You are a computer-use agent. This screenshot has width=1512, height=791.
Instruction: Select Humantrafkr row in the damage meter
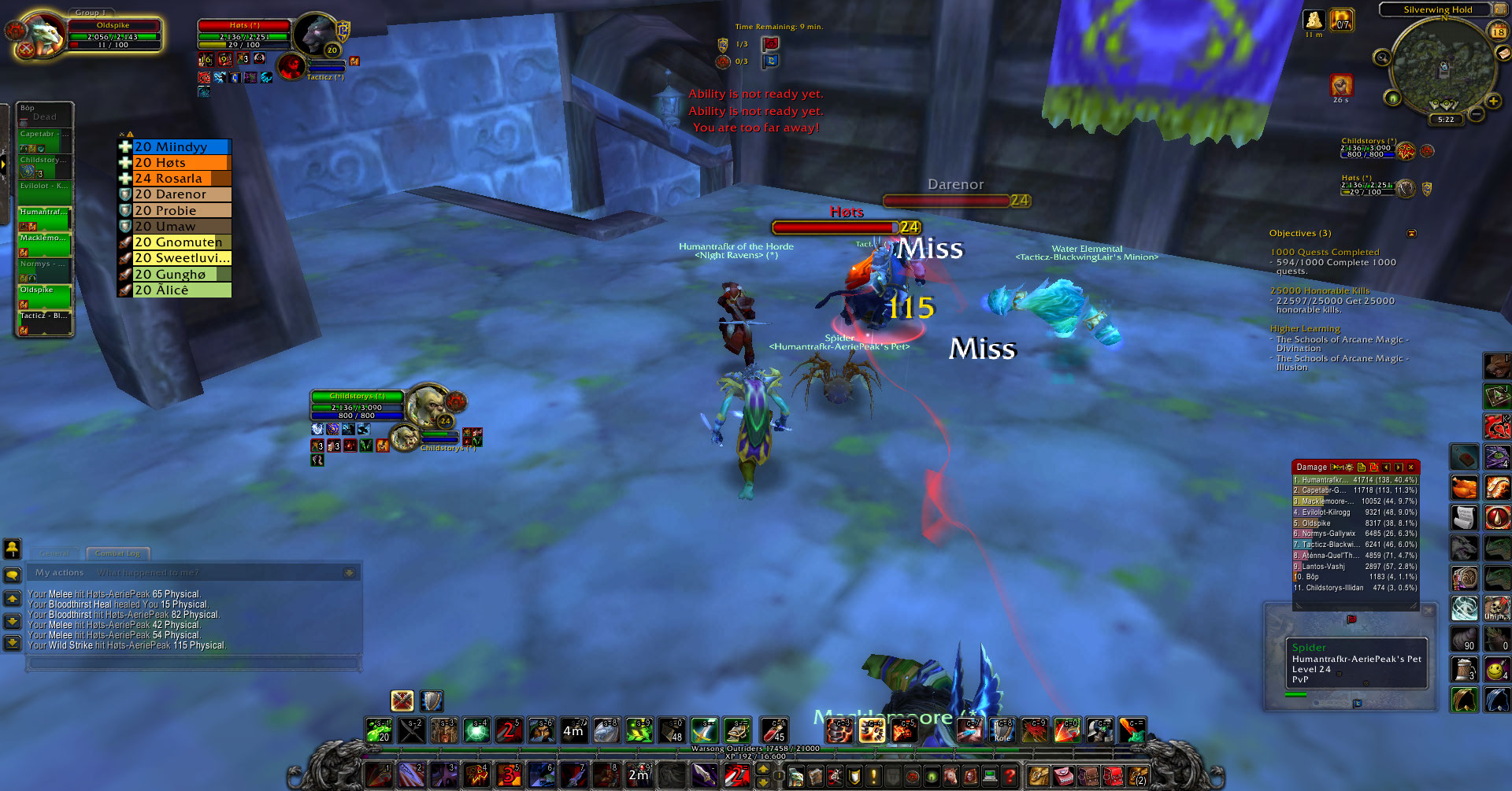click(1354, 479)
